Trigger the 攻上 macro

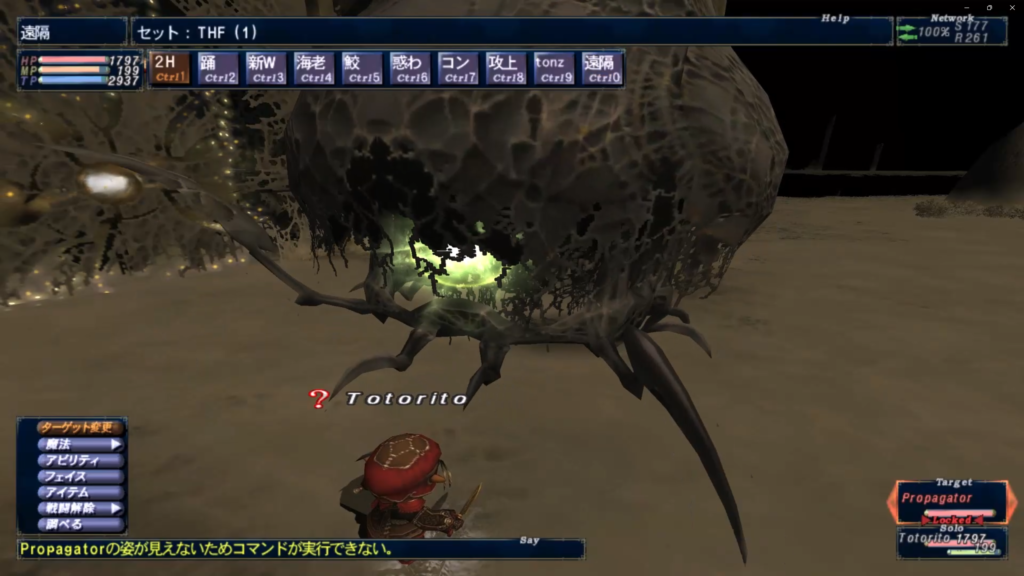[506, 68]
